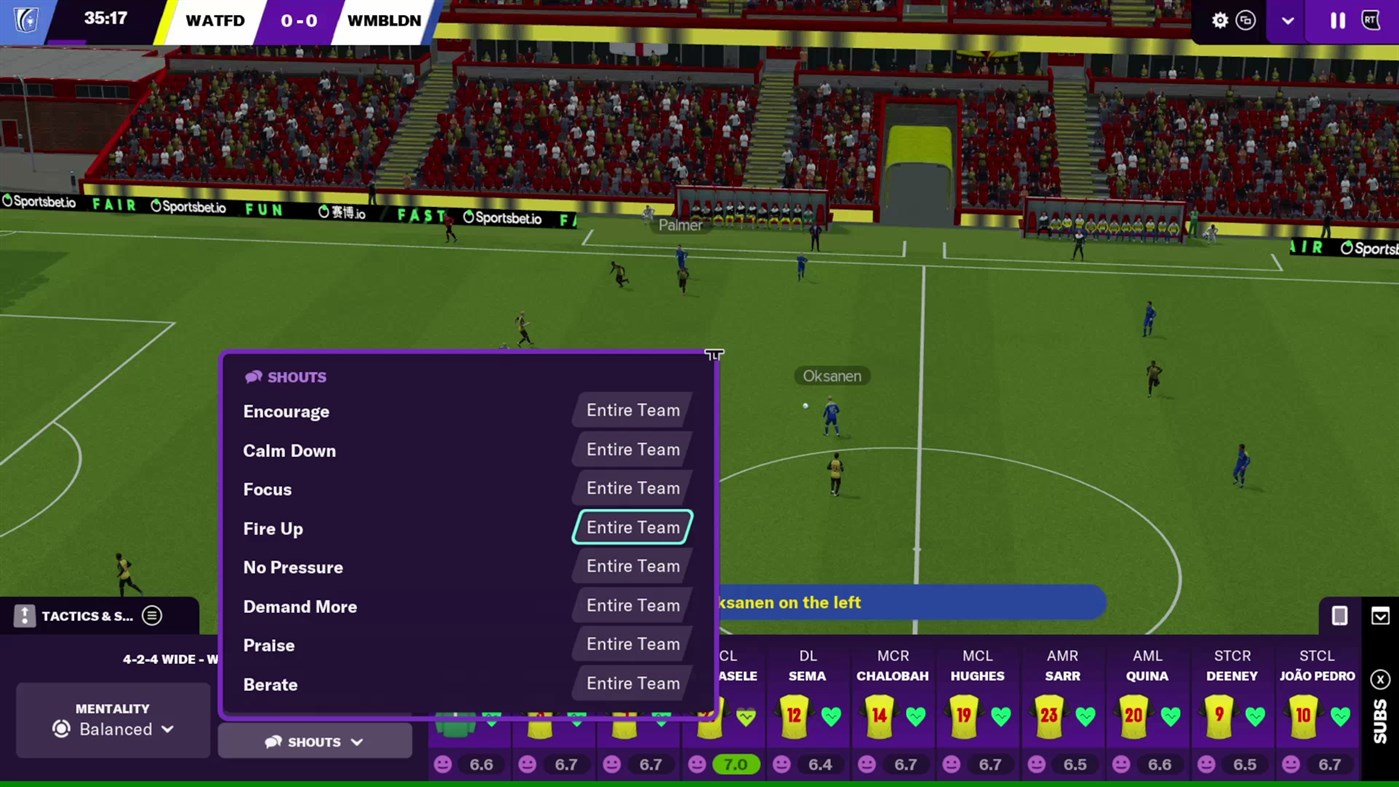The width and height of the screenshot is (1399, 787).
Task: Open the match settings gear icon
Action: (x=1220, y=20)
